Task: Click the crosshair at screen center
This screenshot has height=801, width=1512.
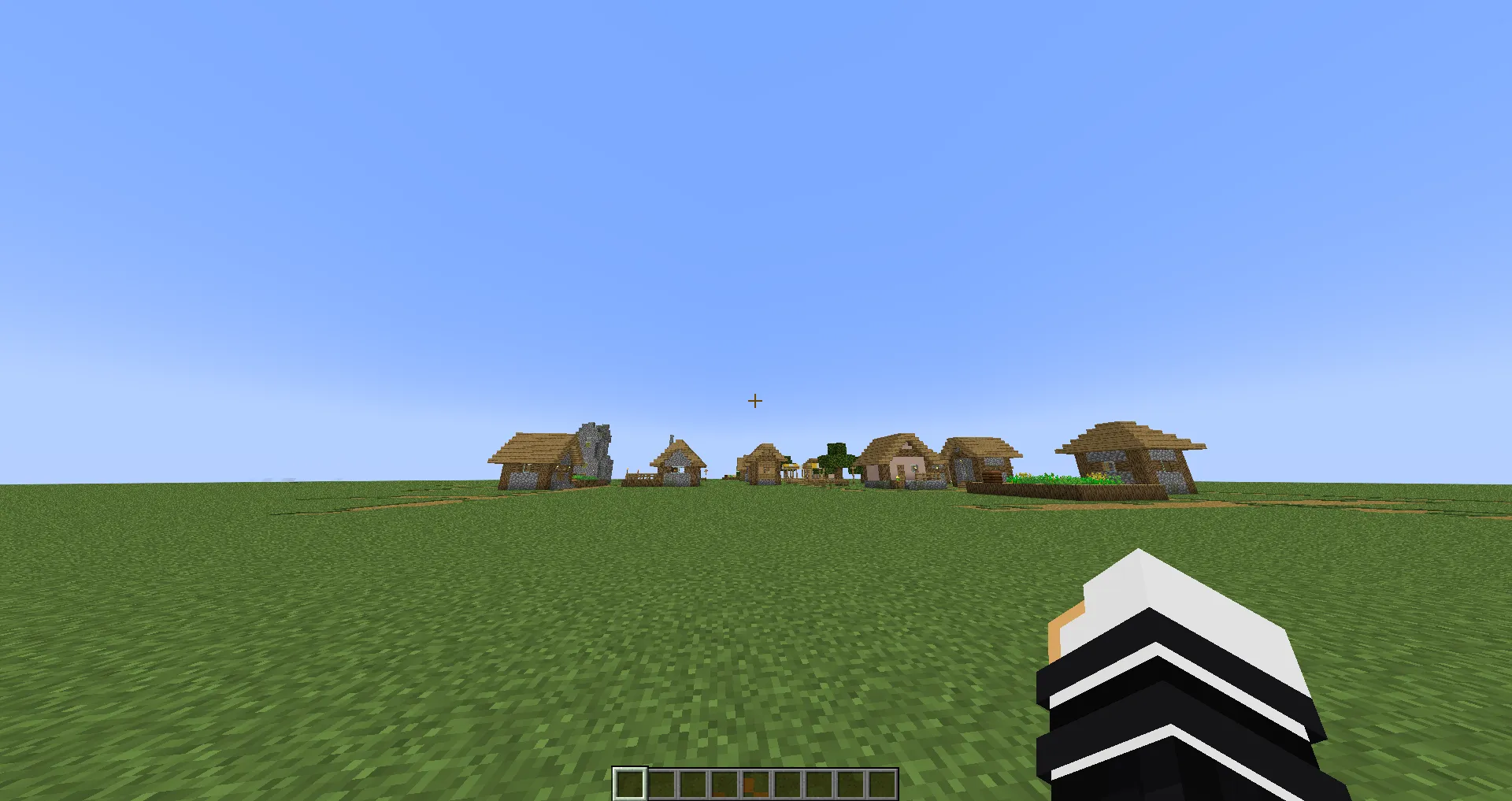Action: pyautogui.click(x=754, y=401)
